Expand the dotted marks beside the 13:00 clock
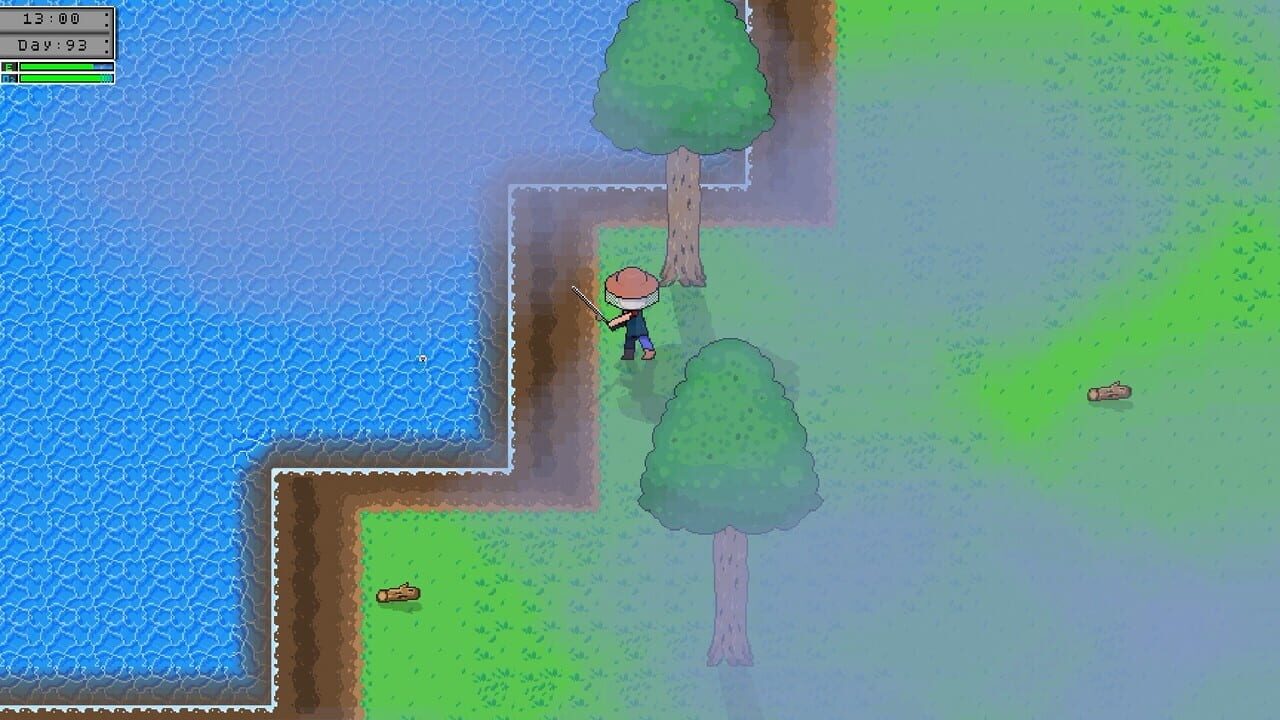 pyautogui.click(x=107, y=19)
